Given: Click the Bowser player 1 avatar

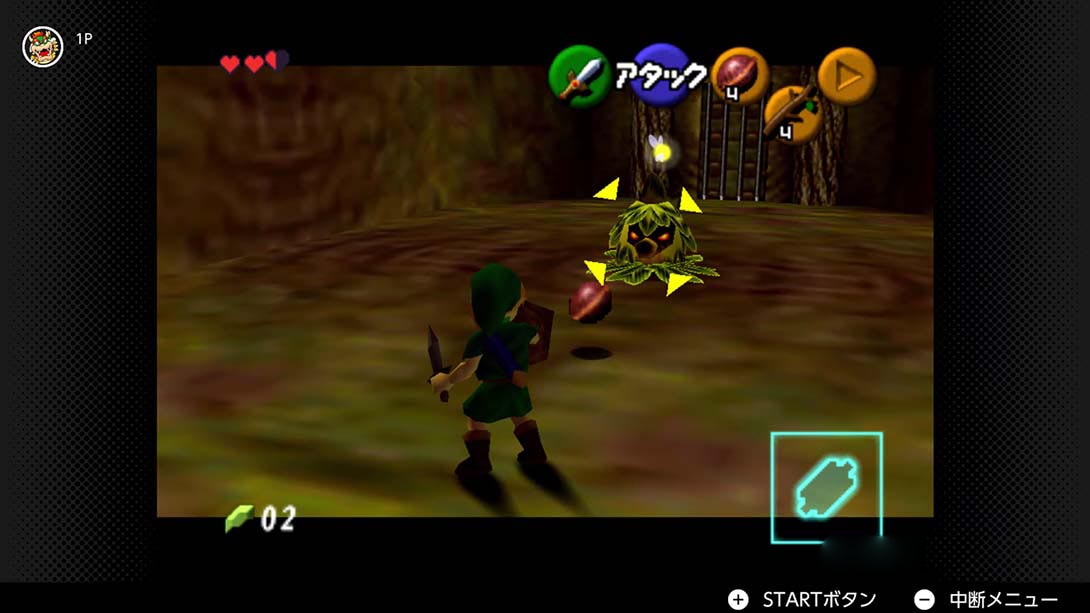Looking at the screenshot, I should pyautogui.click(x=43, y=47).
